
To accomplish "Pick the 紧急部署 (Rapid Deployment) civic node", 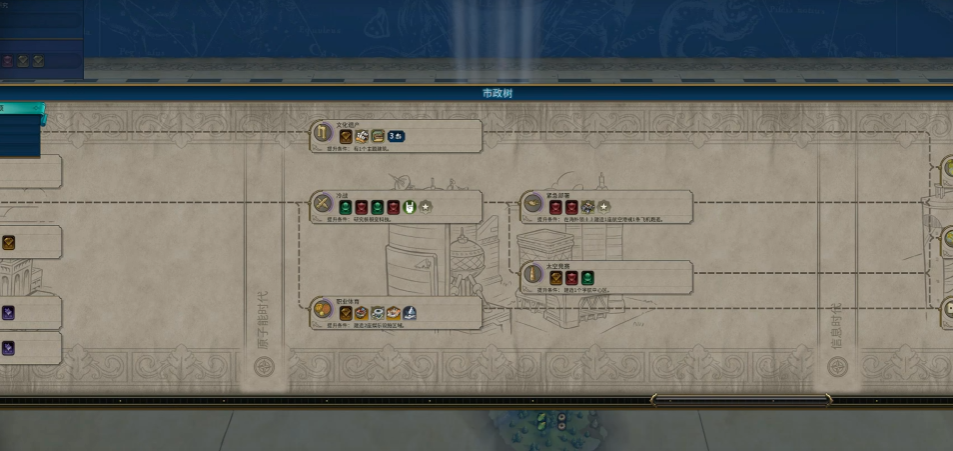I will pyautogui.click(x=606, y=206).
